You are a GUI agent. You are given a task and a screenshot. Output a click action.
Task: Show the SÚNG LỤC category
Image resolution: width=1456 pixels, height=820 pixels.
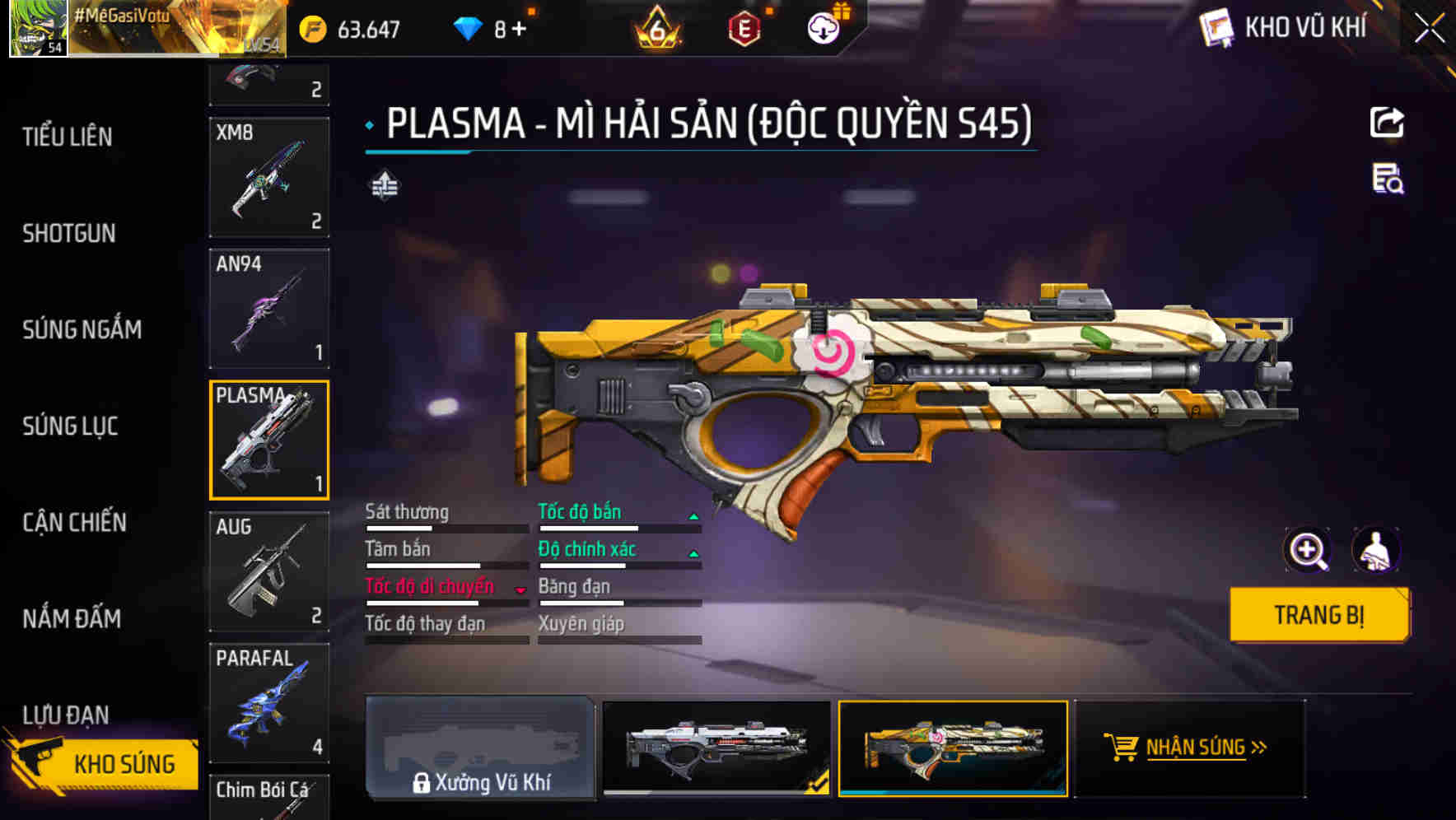coord(71,426)
